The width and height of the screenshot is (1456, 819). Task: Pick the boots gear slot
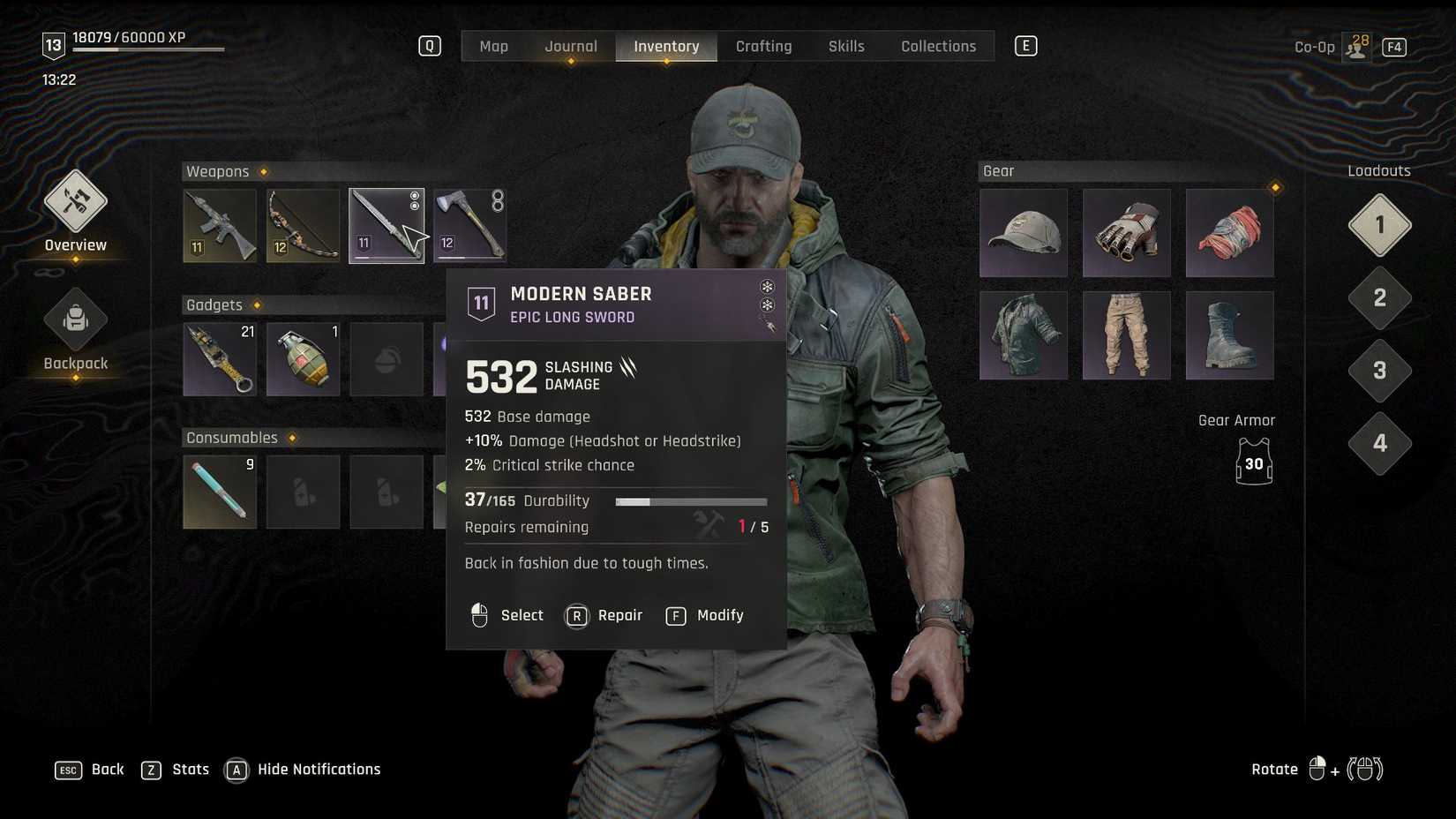click(1229, 335)
